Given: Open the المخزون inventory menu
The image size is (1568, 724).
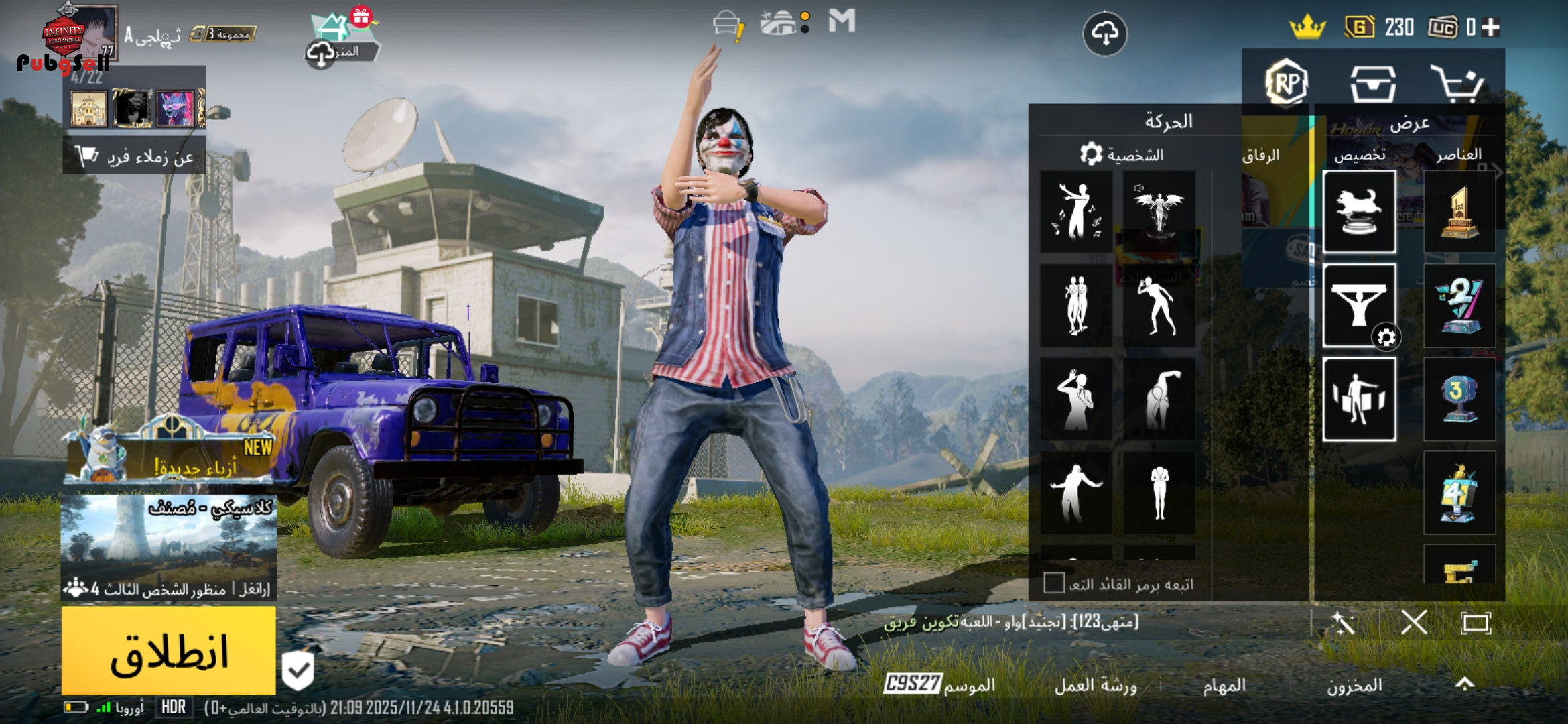Looking at the screenshot, I should click(1354, 685).
